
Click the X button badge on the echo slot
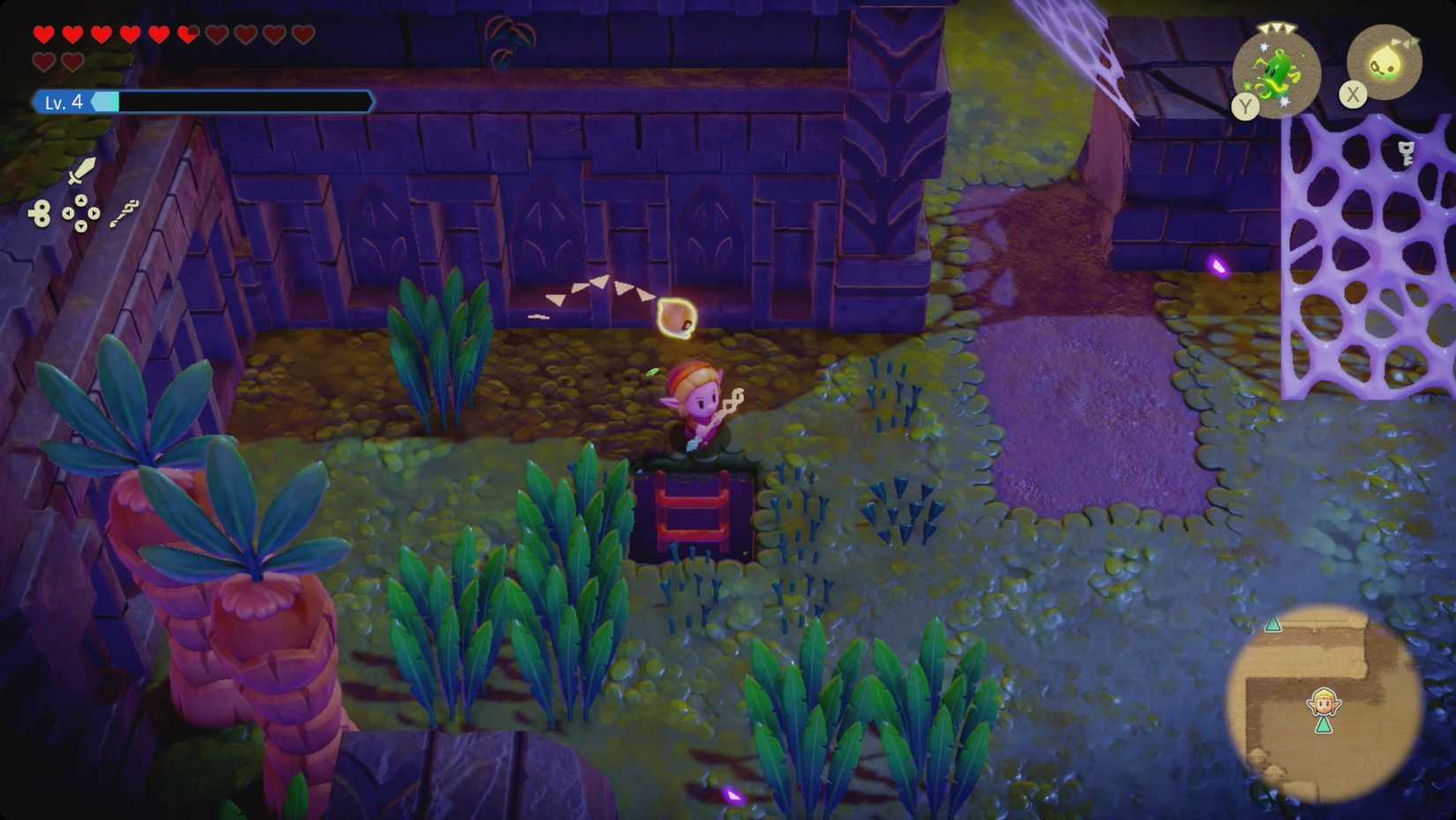tap(1353, 94)
